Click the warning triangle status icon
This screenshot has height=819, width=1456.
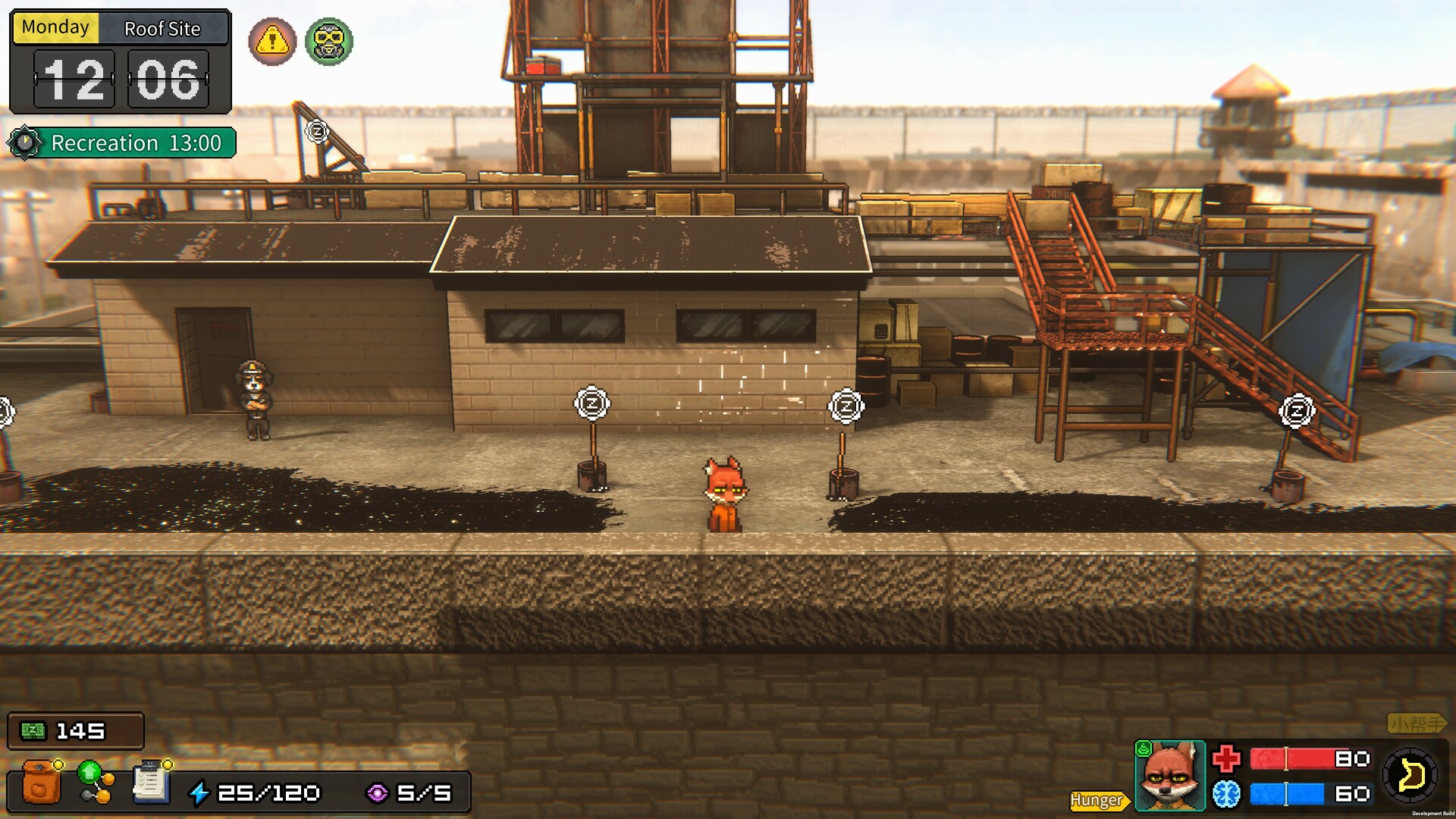[x=271, y=42]
